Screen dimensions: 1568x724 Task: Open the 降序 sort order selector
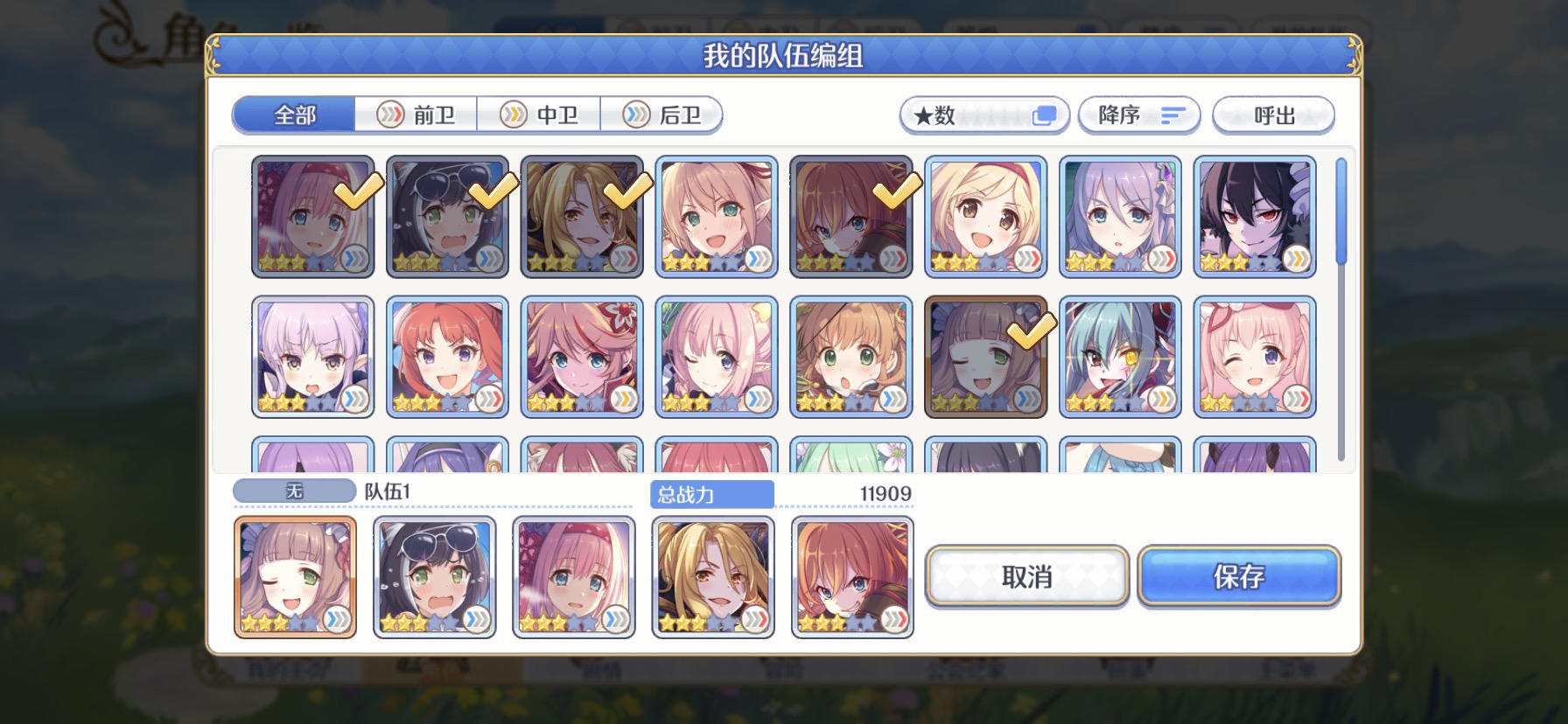(1140, 115)
